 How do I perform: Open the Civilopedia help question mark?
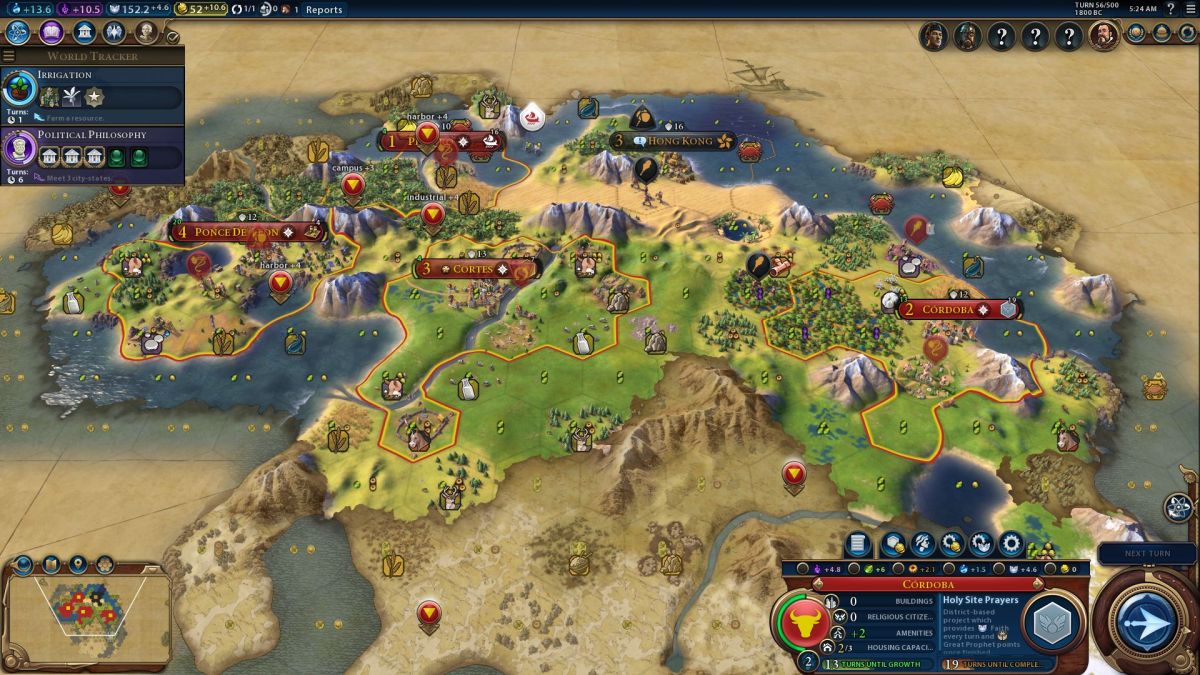coord(1170,8)
